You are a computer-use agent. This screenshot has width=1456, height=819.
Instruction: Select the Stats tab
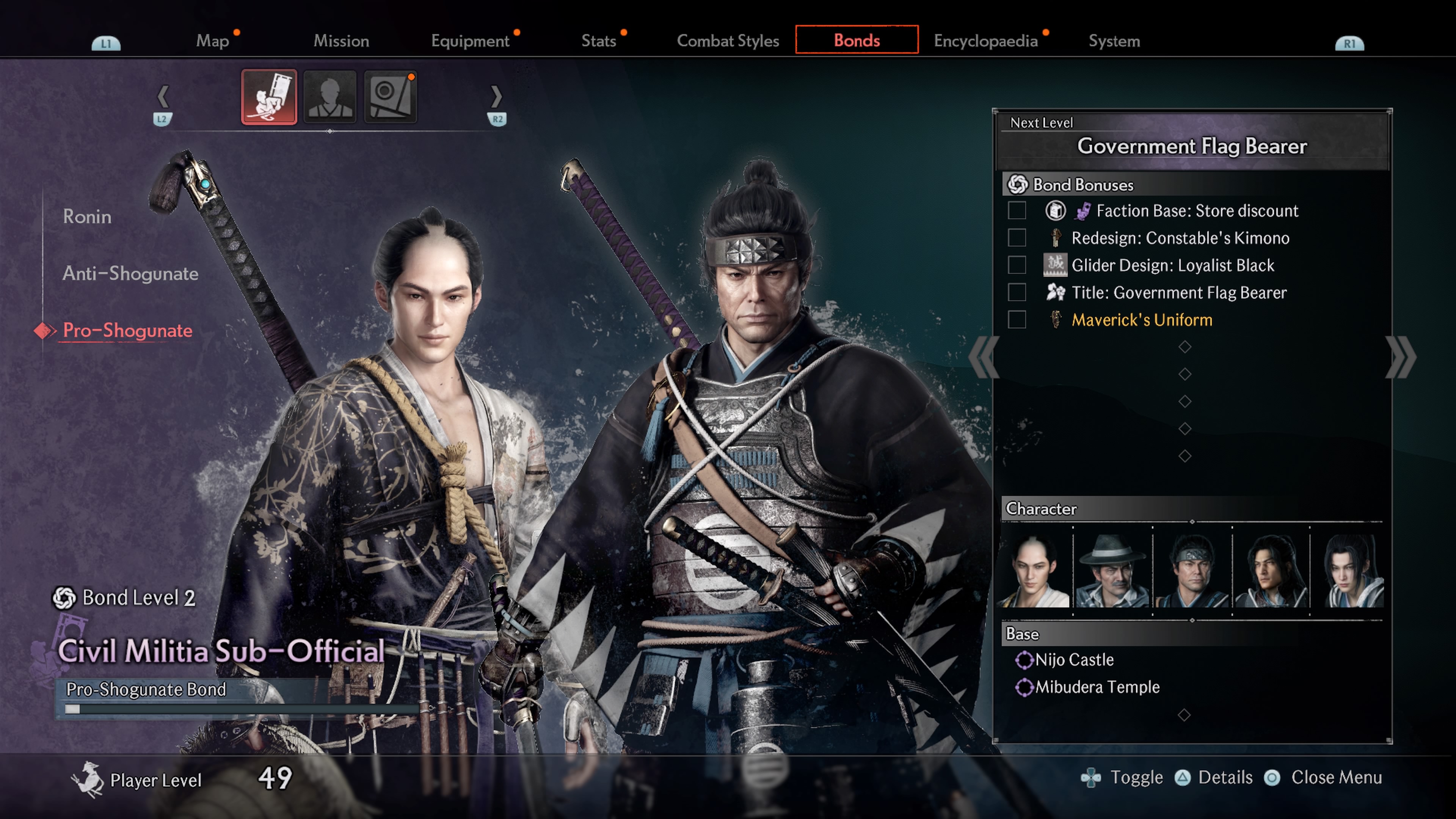pyautogui.click(x=599, y=41)
